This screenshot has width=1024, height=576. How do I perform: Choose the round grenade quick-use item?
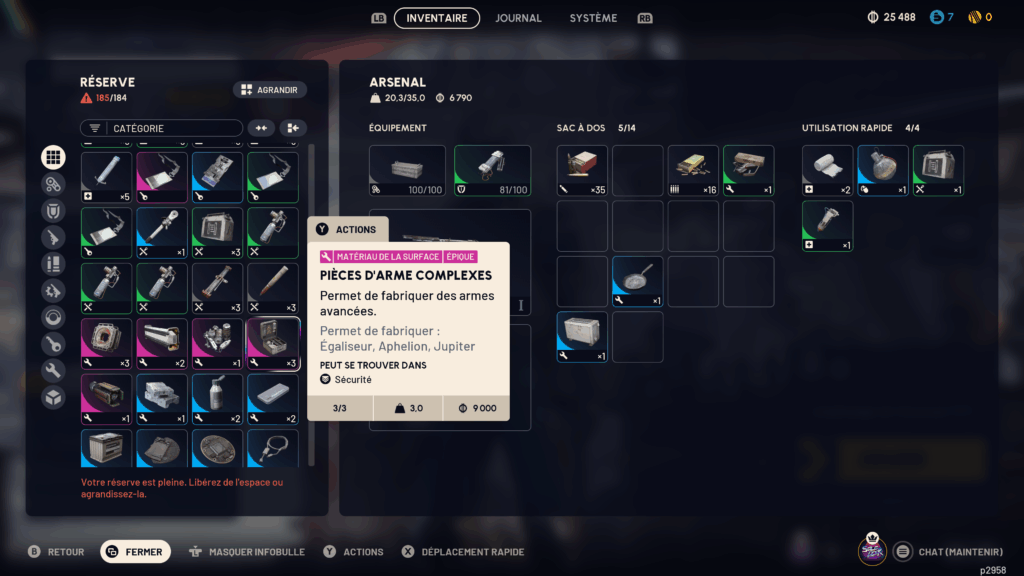883,170
